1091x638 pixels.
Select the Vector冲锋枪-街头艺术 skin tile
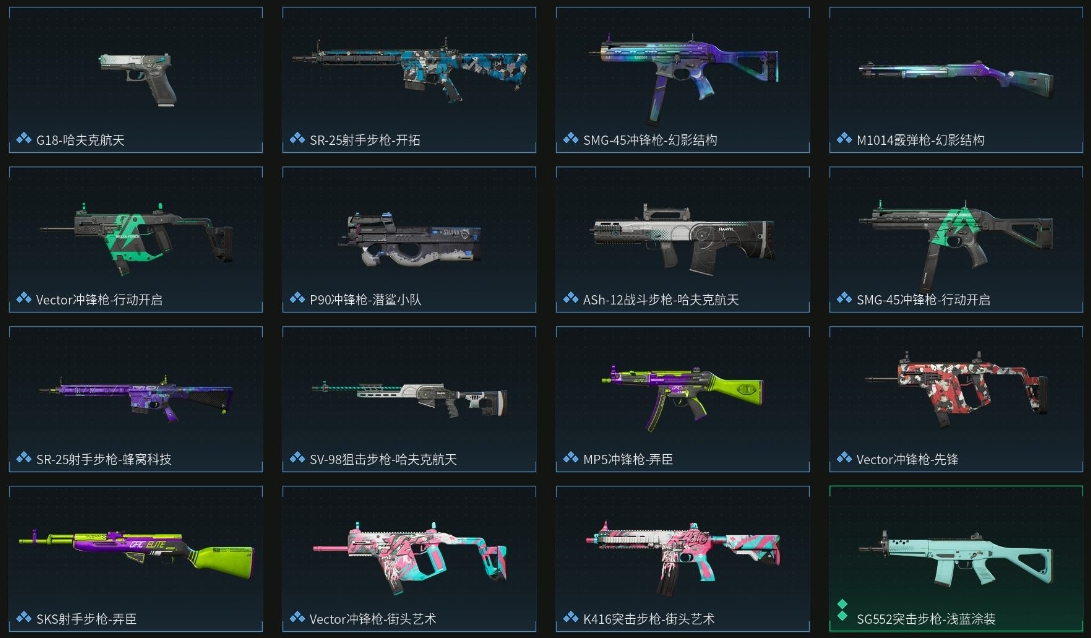409,558
